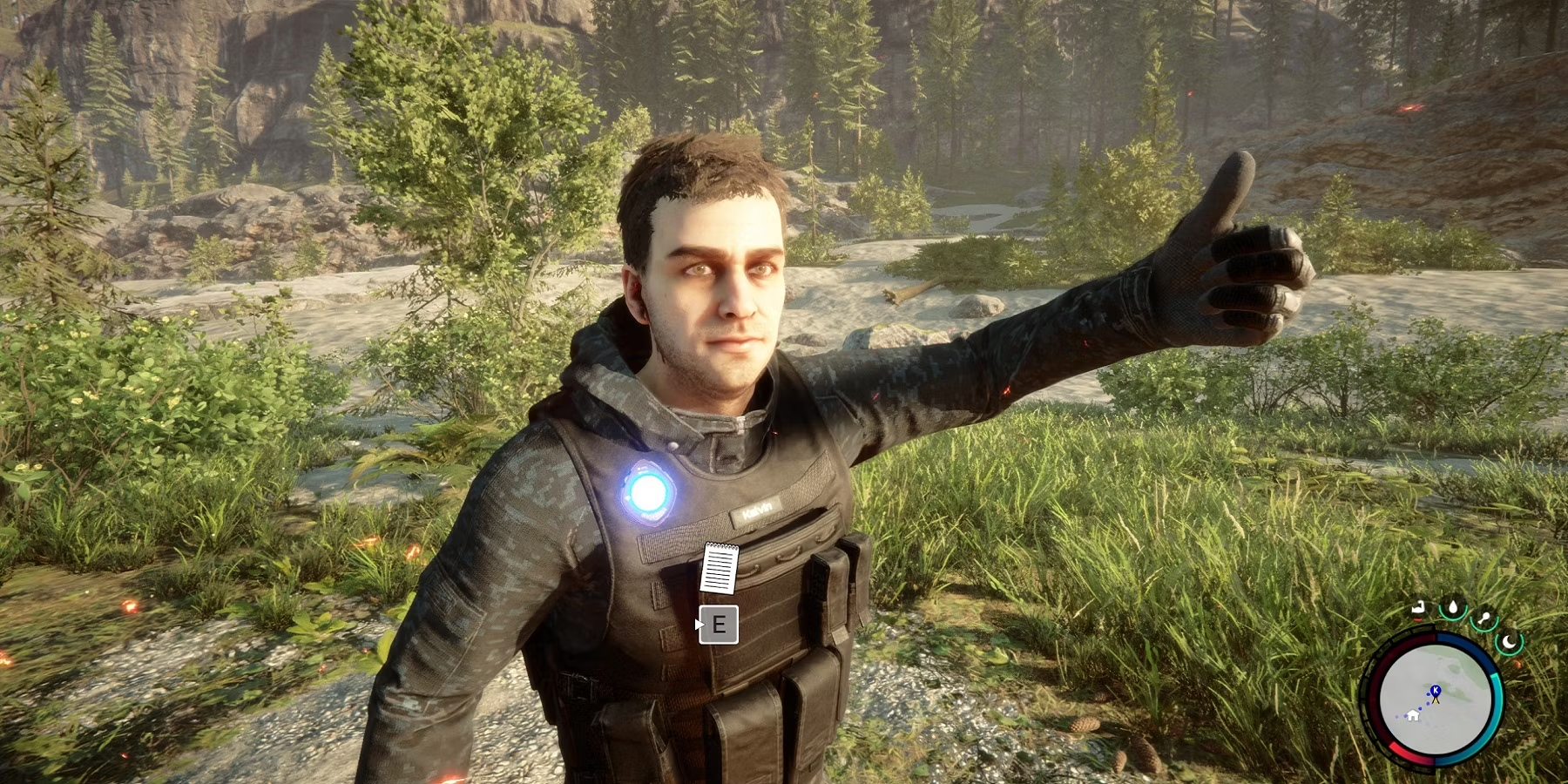Select the crescent moon rest icon
Screen dimensions: 1568x784
coord(1508,643)
